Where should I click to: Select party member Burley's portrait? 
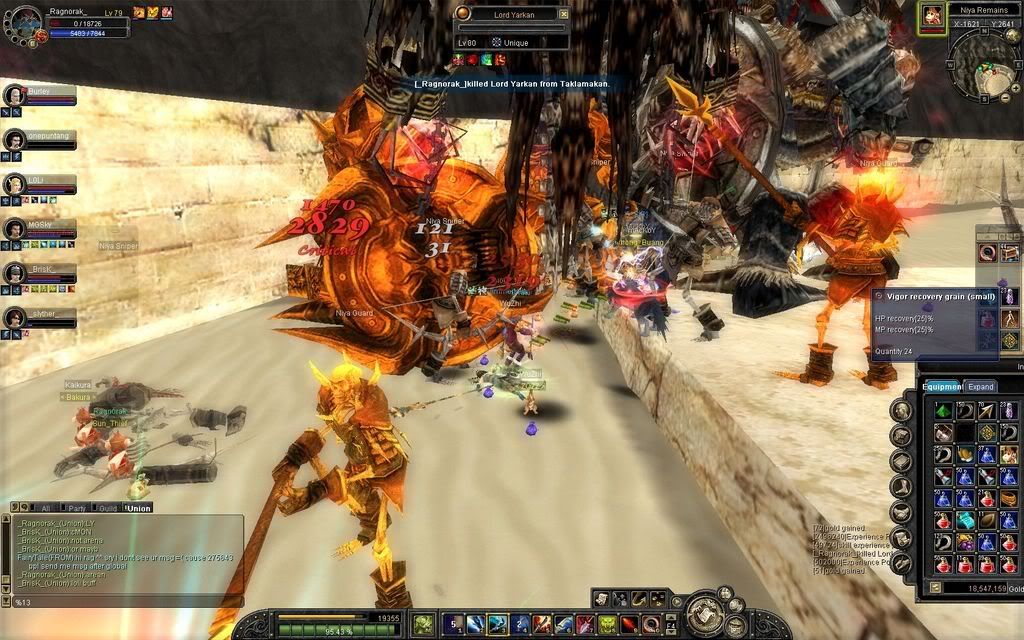[x=14, y=95]
